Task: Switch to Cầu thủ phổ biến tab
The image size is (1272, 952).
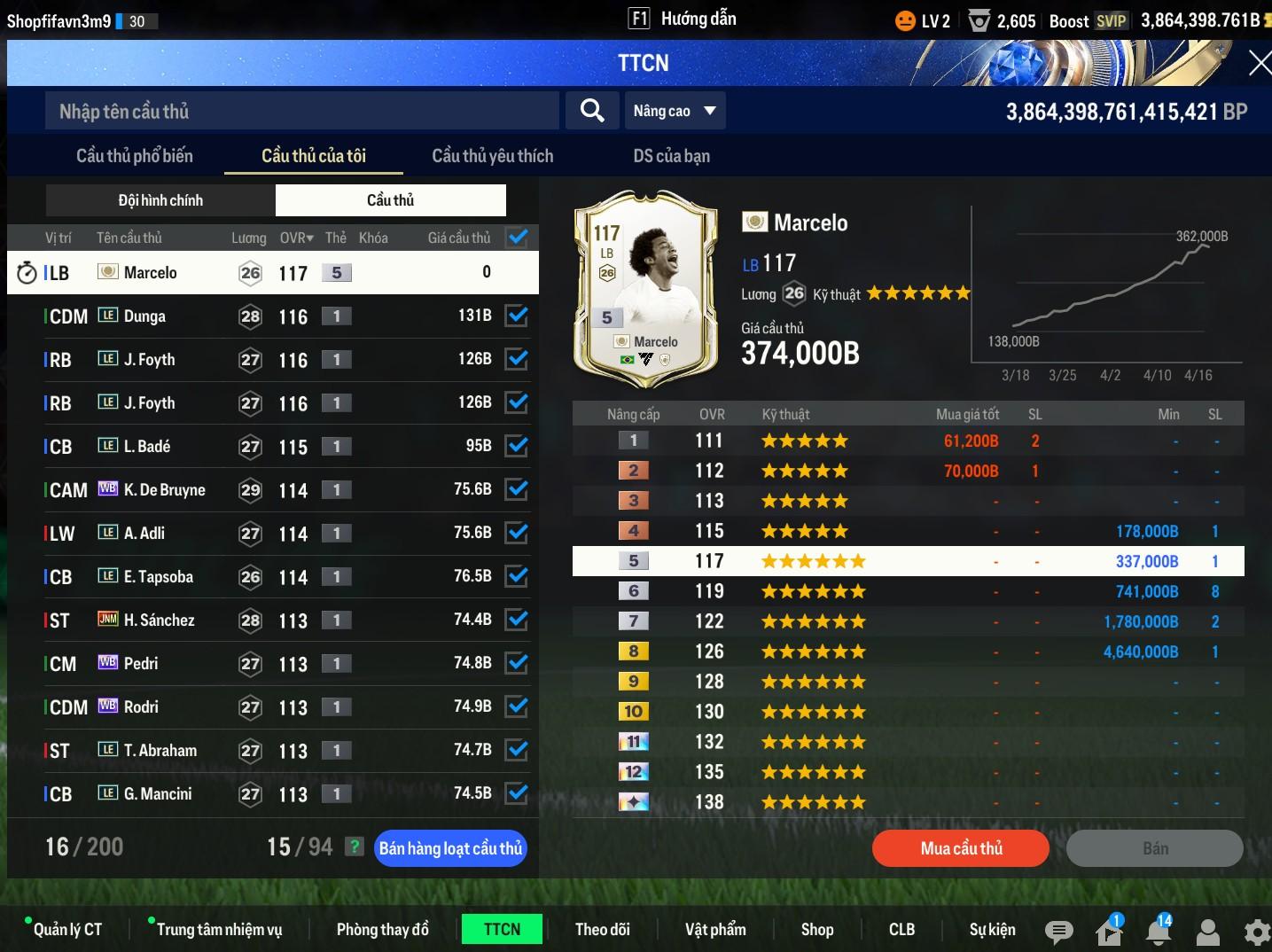Action: point(135,156)
